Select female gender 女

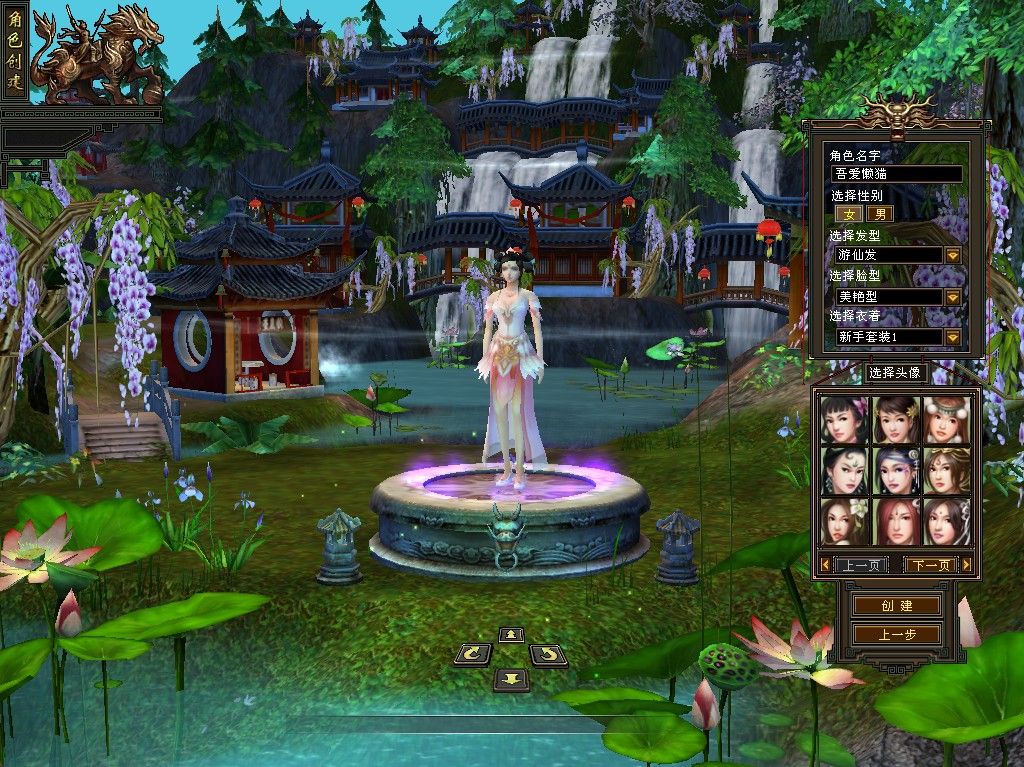[849, 213]
